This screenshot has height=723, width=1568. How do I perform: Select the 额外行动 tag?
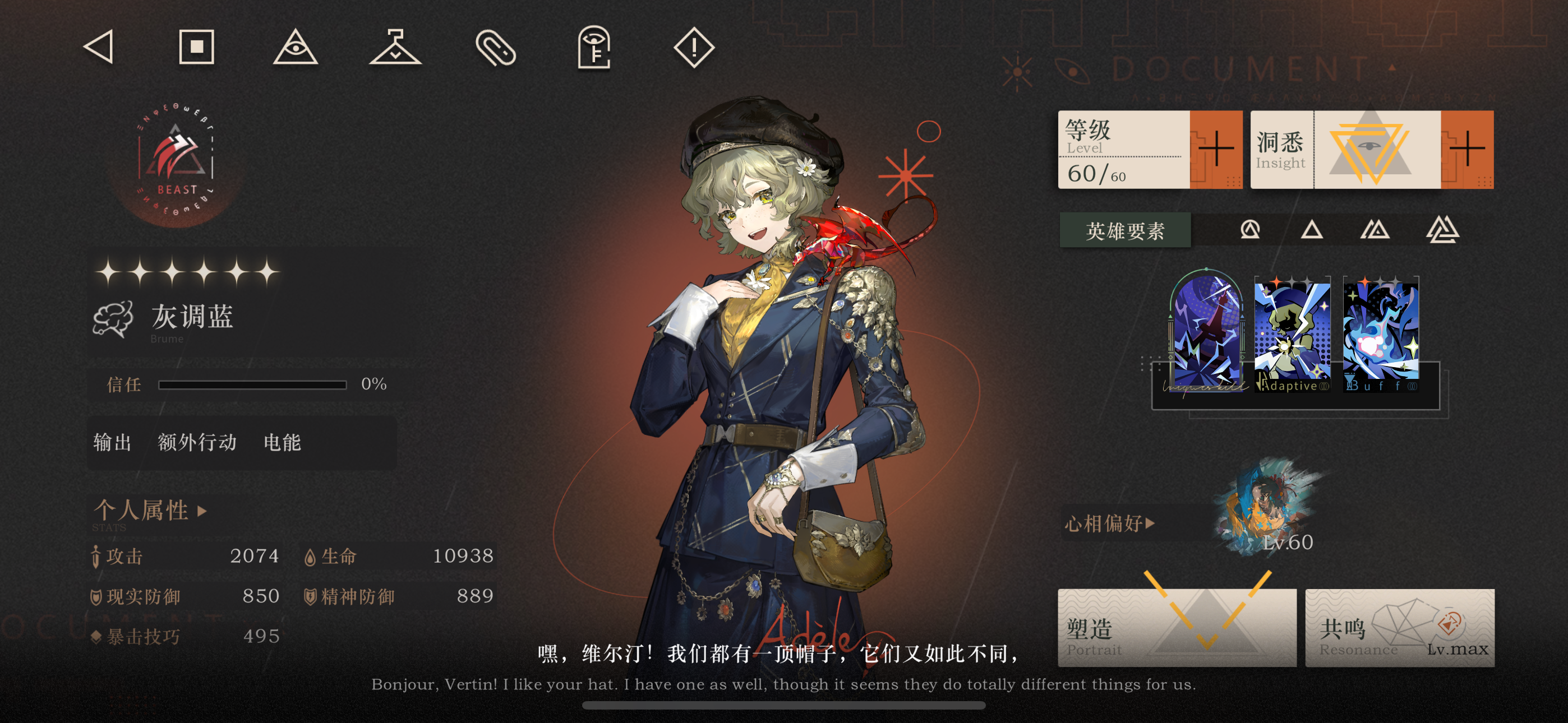tap(198, 444)
